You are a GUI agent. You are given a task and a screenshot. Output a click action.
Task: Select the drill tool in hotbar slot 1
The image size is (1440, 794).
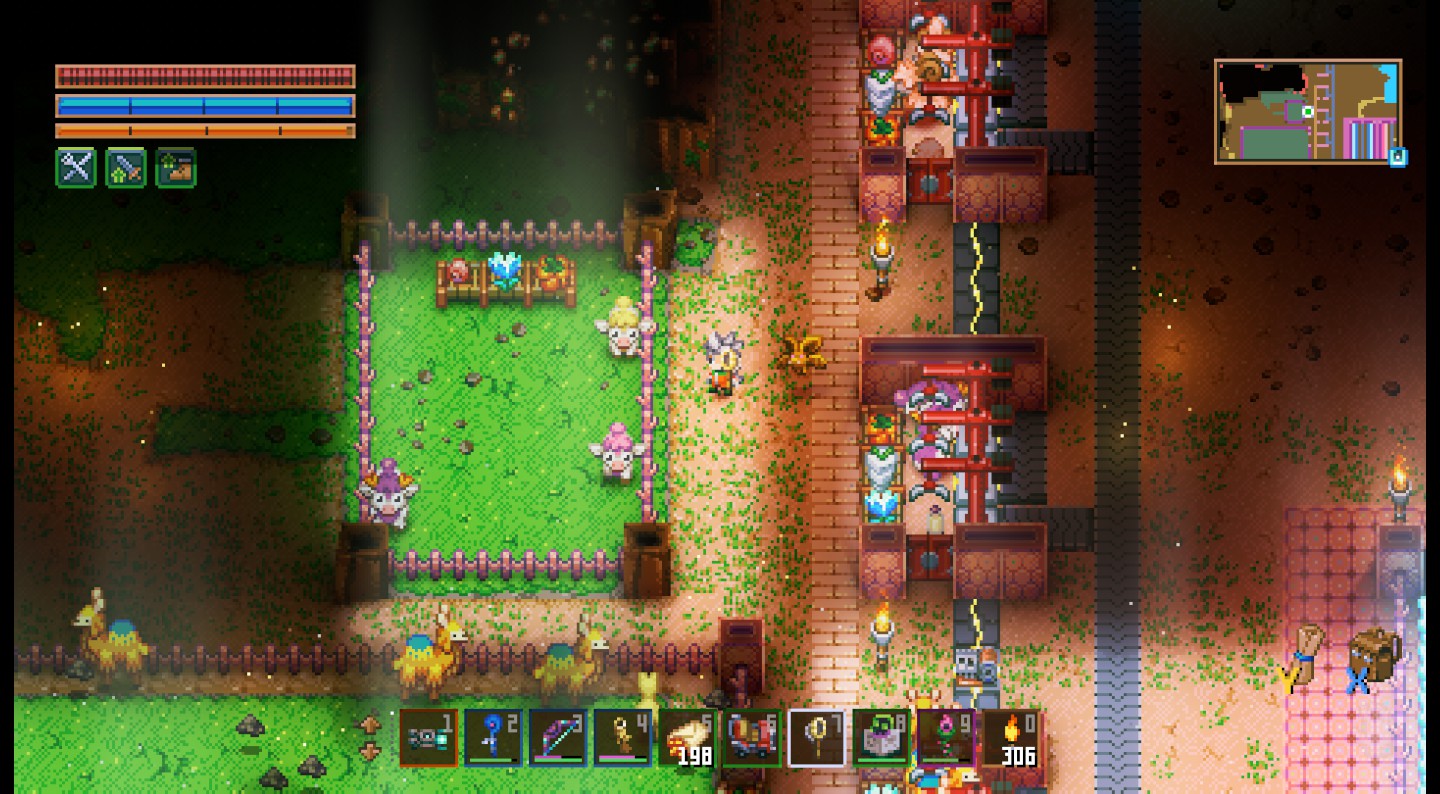point(429,738)
